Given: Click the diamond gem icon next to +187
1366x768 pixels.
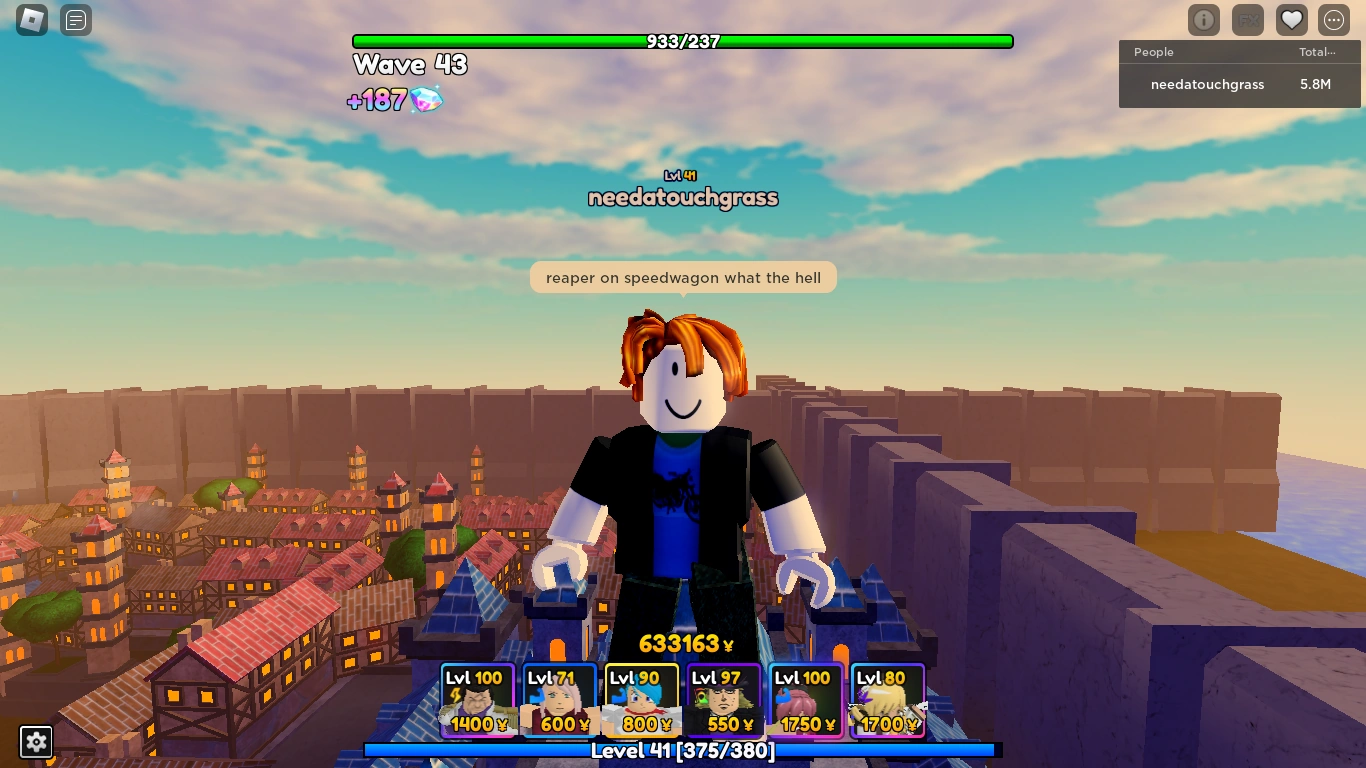Looking at the screenshot, I should coord(425,101).
